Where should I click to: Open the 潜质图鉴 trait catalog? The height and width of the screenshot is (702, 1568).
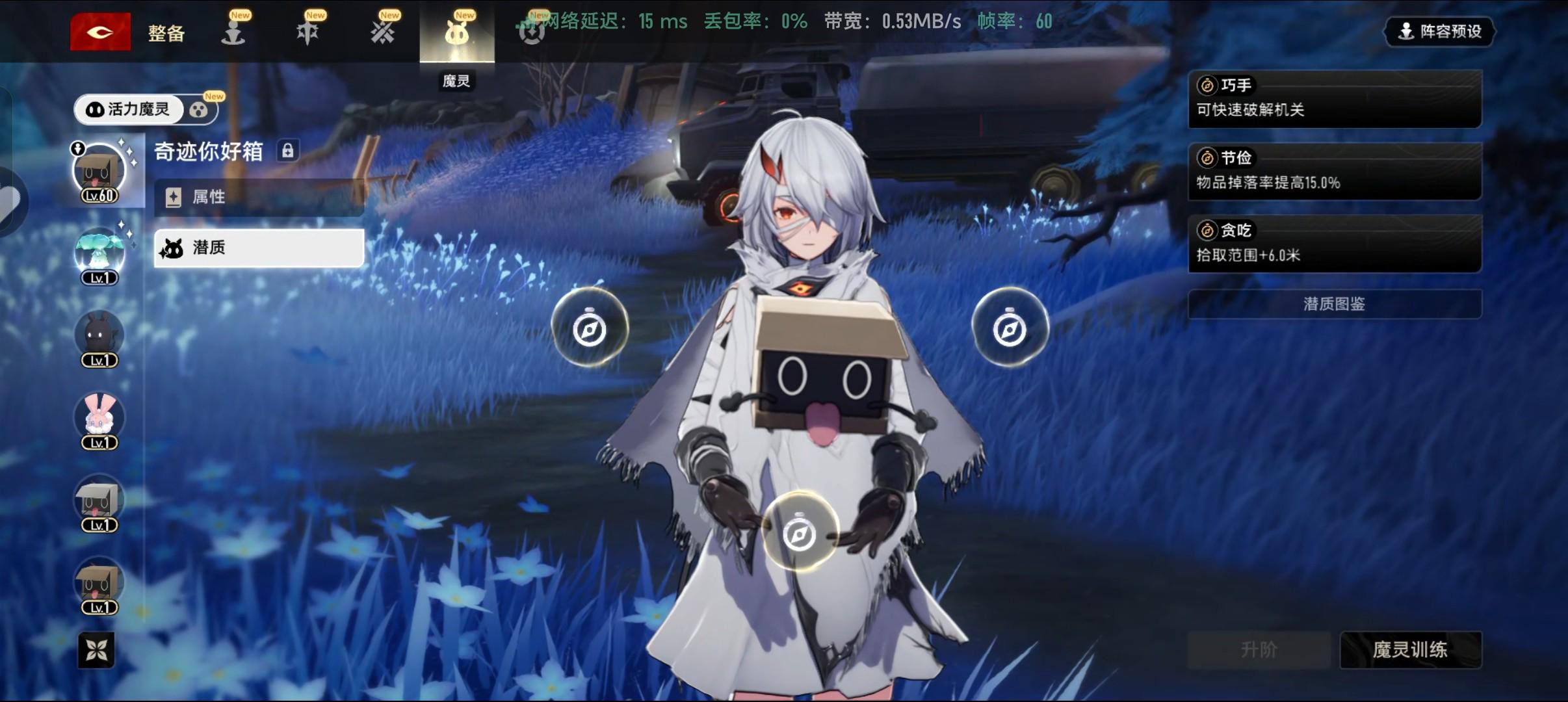click(1334, 304)
